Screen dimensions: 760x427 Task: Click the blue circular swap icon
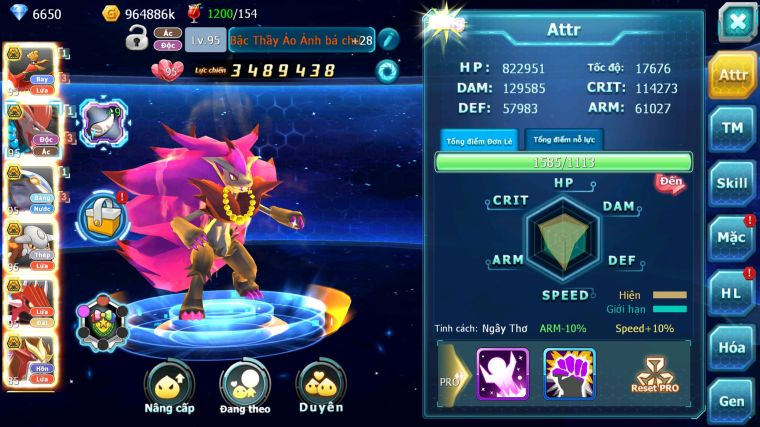tap(387, 70)
